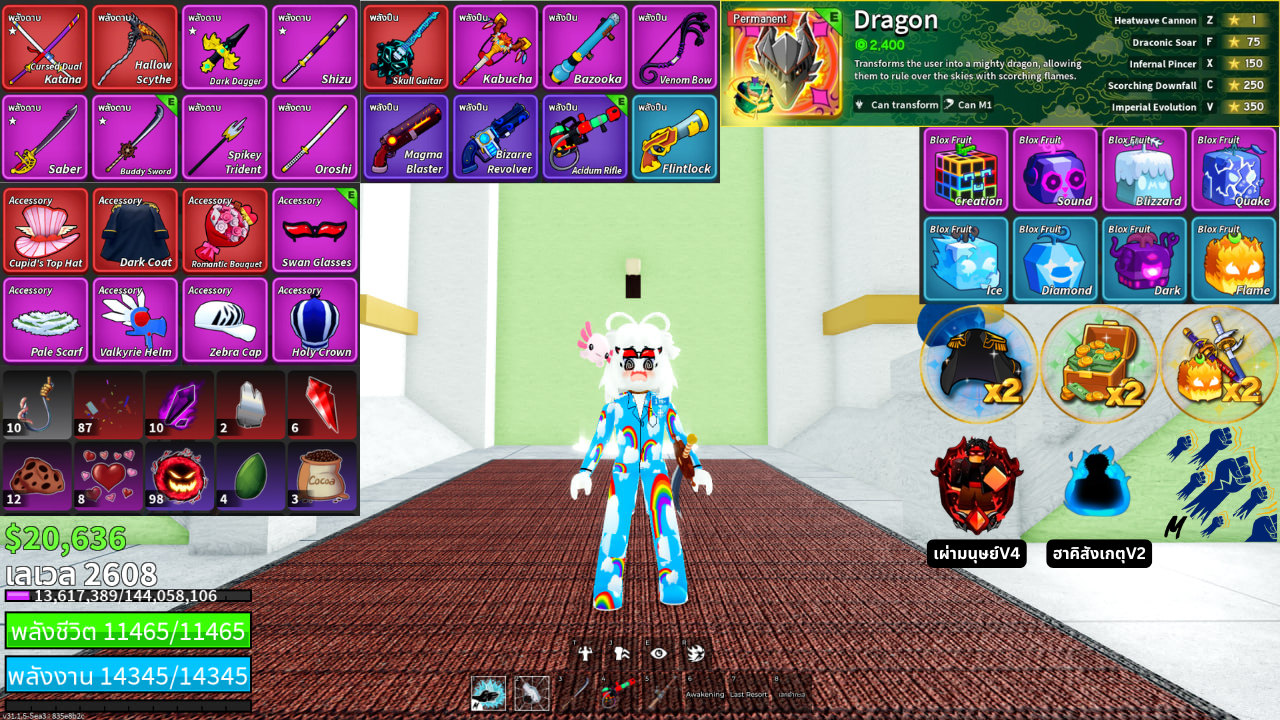The image size is (1280, 720).
Task: Toggle the Holy Crown accessory on
Action: point(314,320)
